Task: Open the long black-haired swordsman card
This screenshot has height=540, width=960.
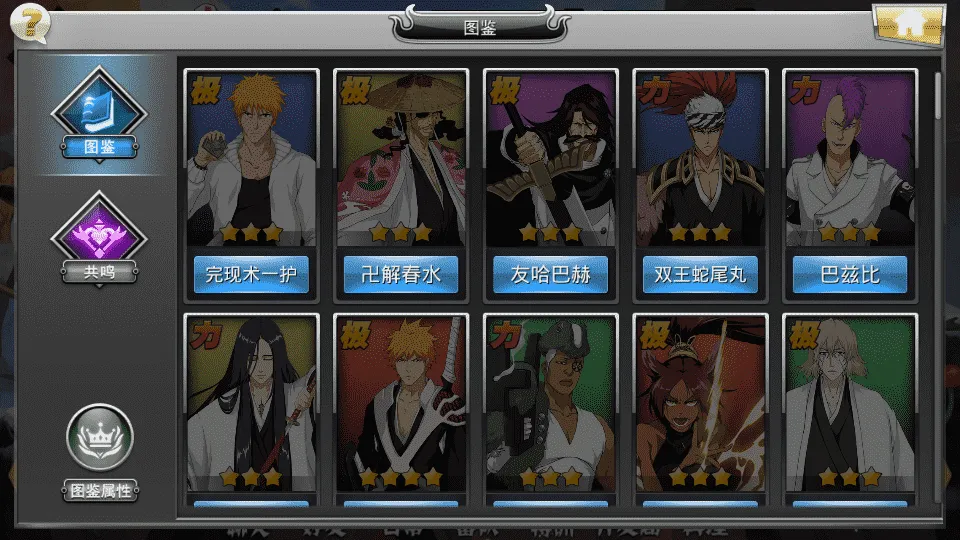Action: coord(251,402)
